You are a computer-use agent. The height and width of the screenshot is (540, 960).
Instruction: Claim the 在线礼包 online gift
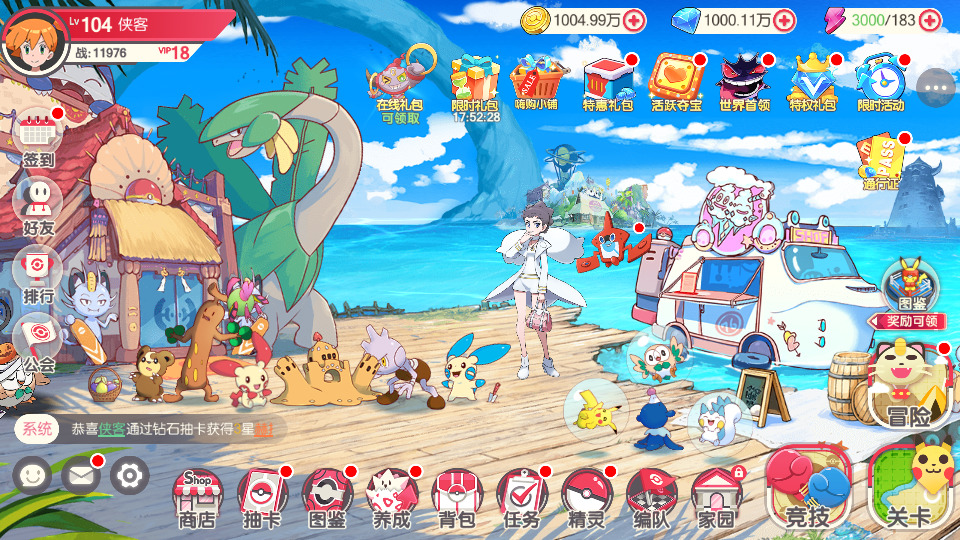coord(399,83)
